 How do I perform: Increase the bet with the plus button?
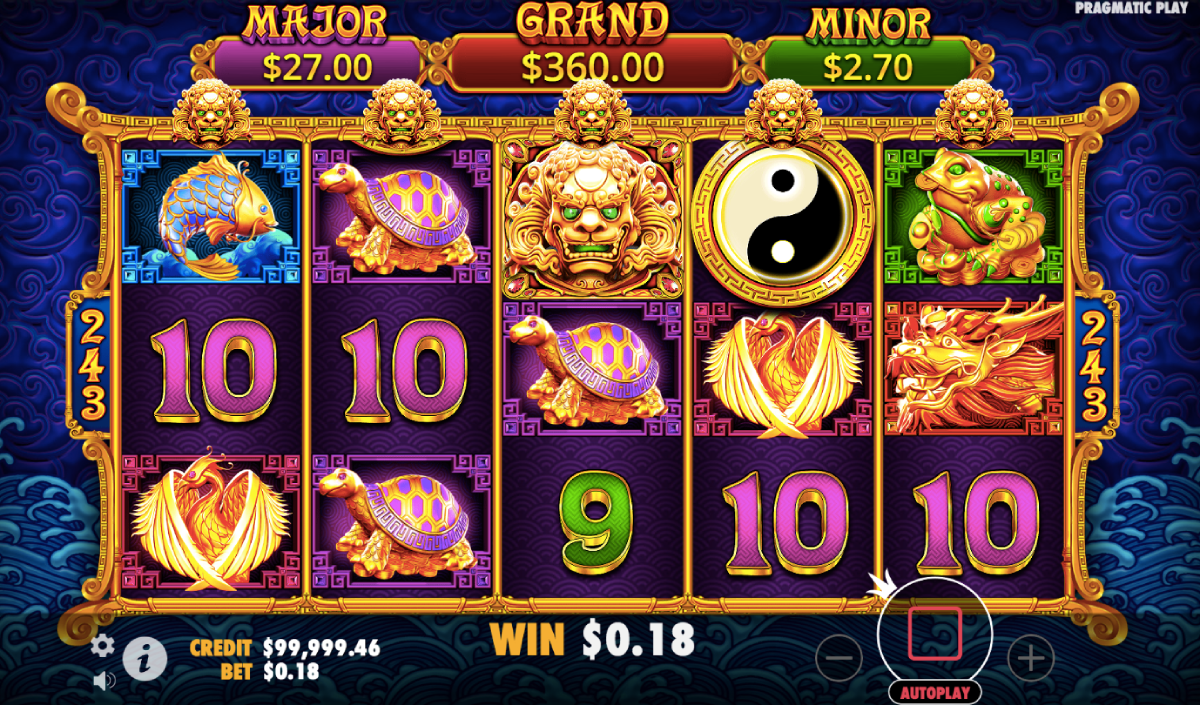tap(1030, 658)
